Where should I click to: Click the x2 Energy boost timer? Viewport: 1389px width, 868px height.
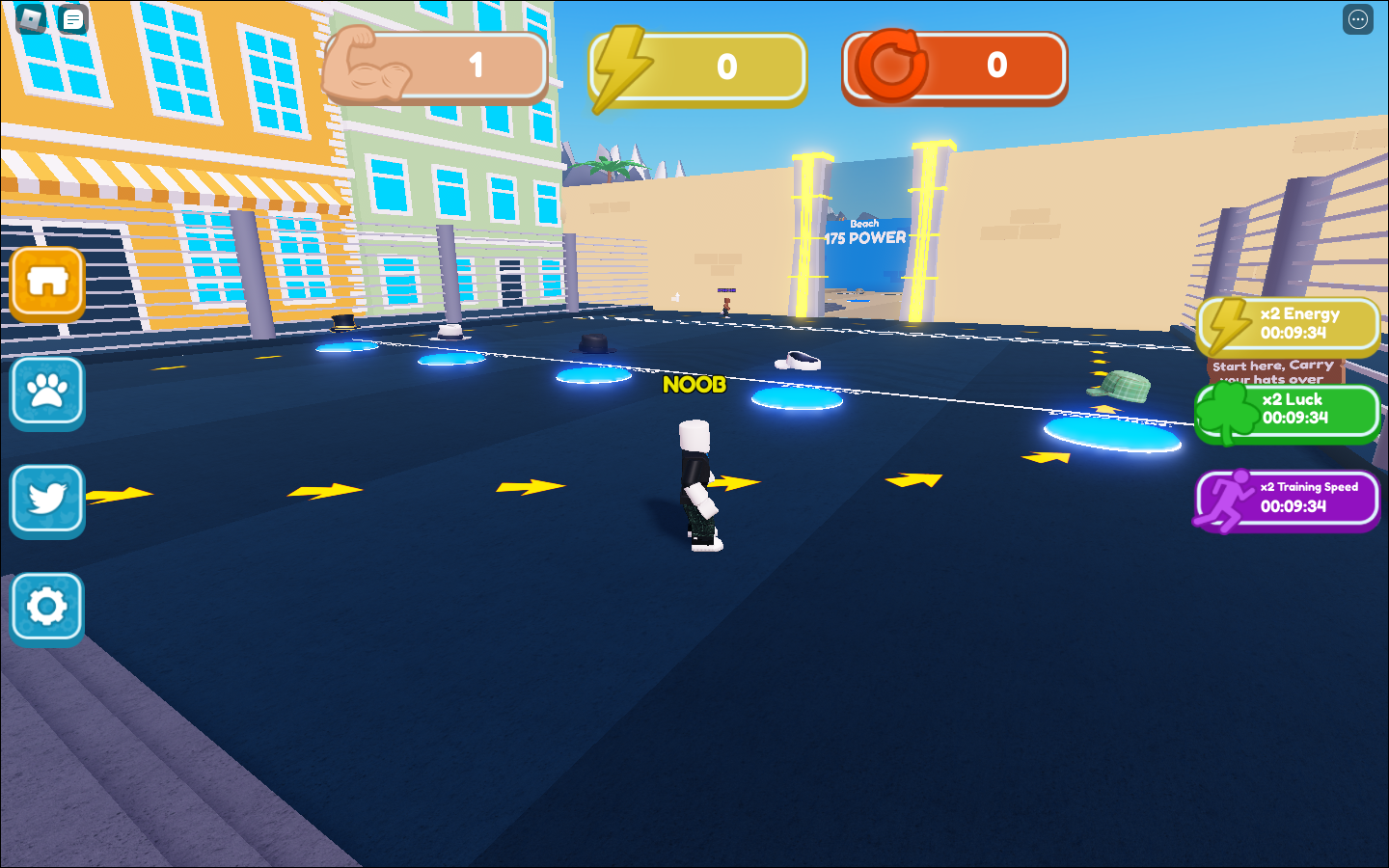[1288, 325]
